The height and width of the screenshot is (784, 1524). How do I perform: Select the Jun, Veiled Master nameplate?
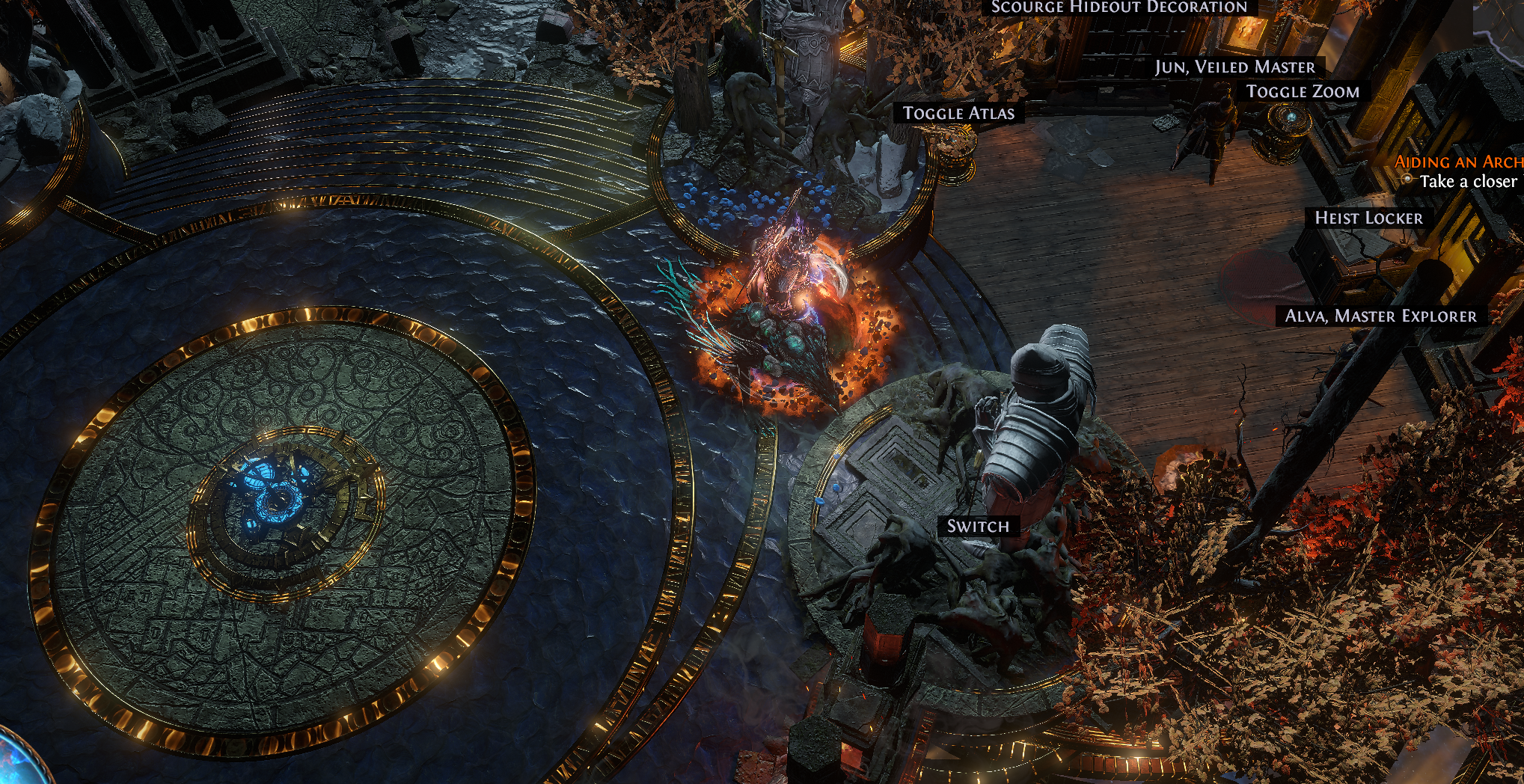point(1234,67)
